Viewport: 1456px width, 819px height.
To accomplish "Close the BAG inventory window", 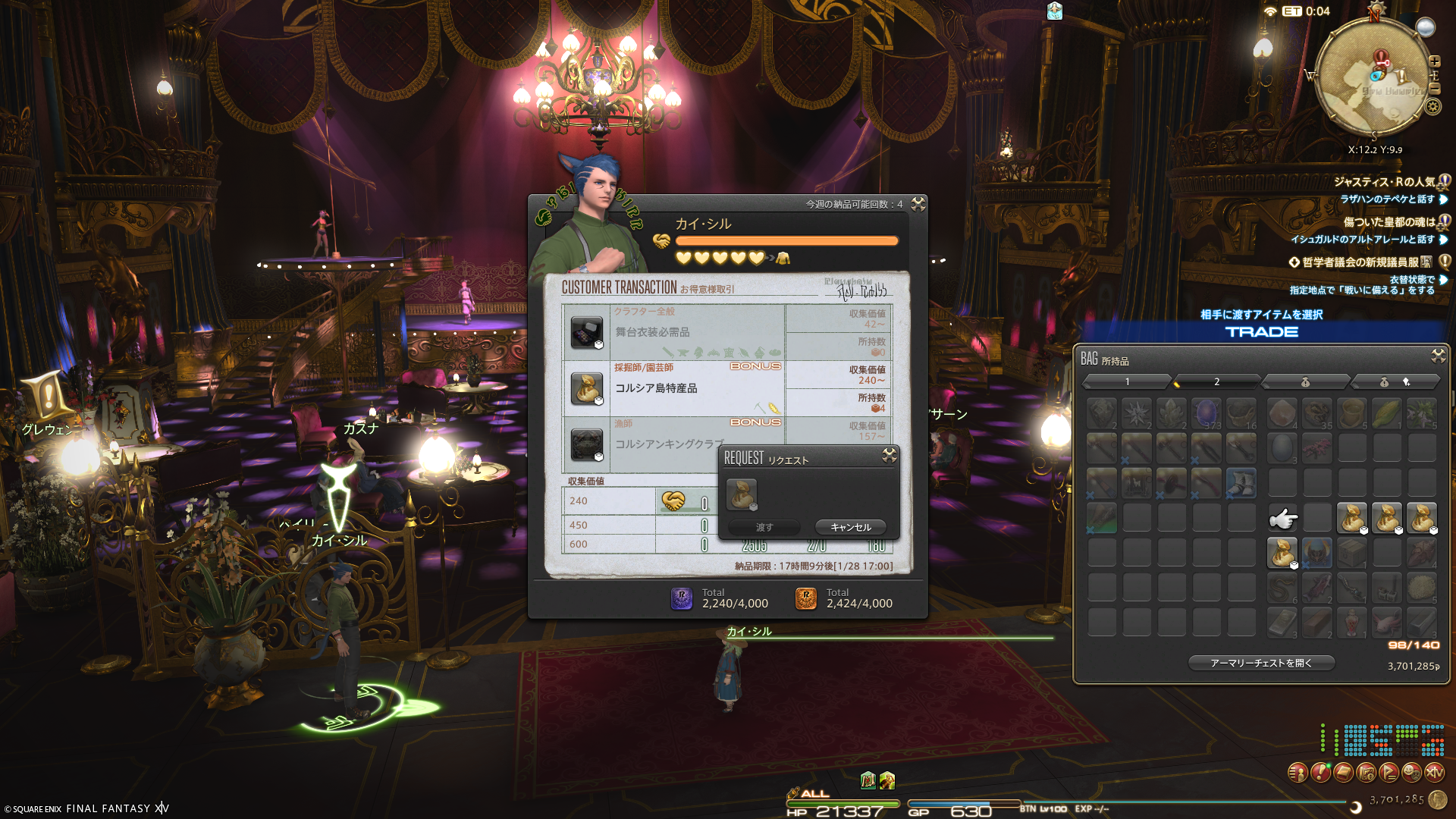I will 1438,356.
